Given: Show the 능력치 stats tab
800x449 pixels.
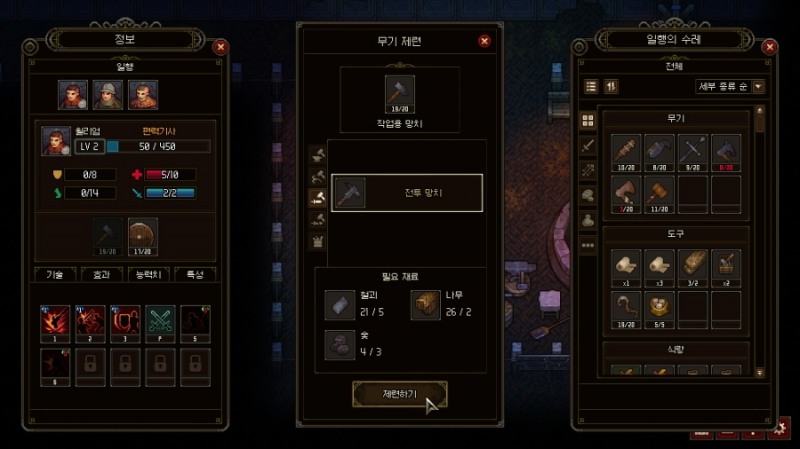Looking at the screenshot, I should click(x=148, y=274).
